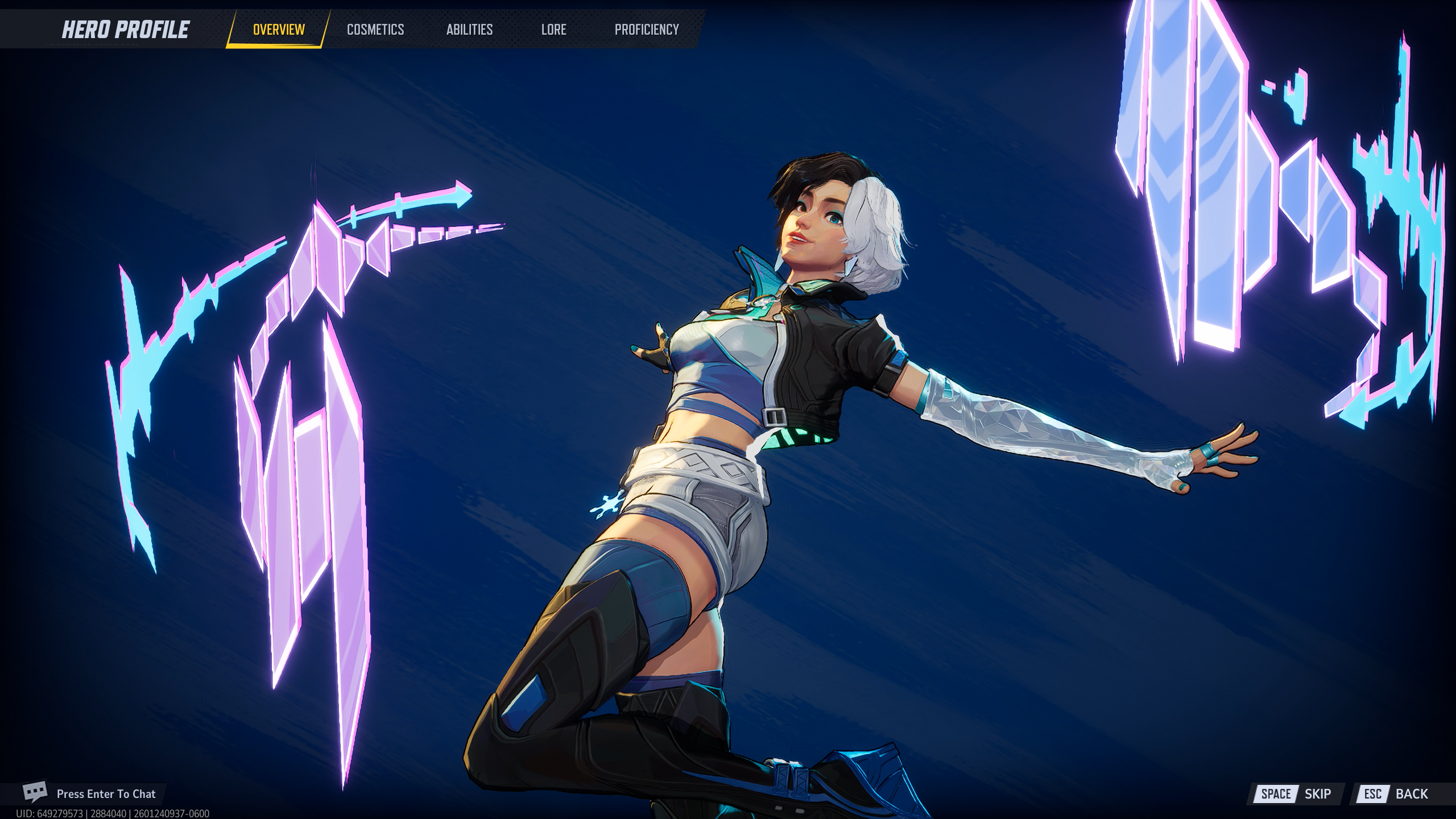Go to the Proficiency tab

point(647,30)
